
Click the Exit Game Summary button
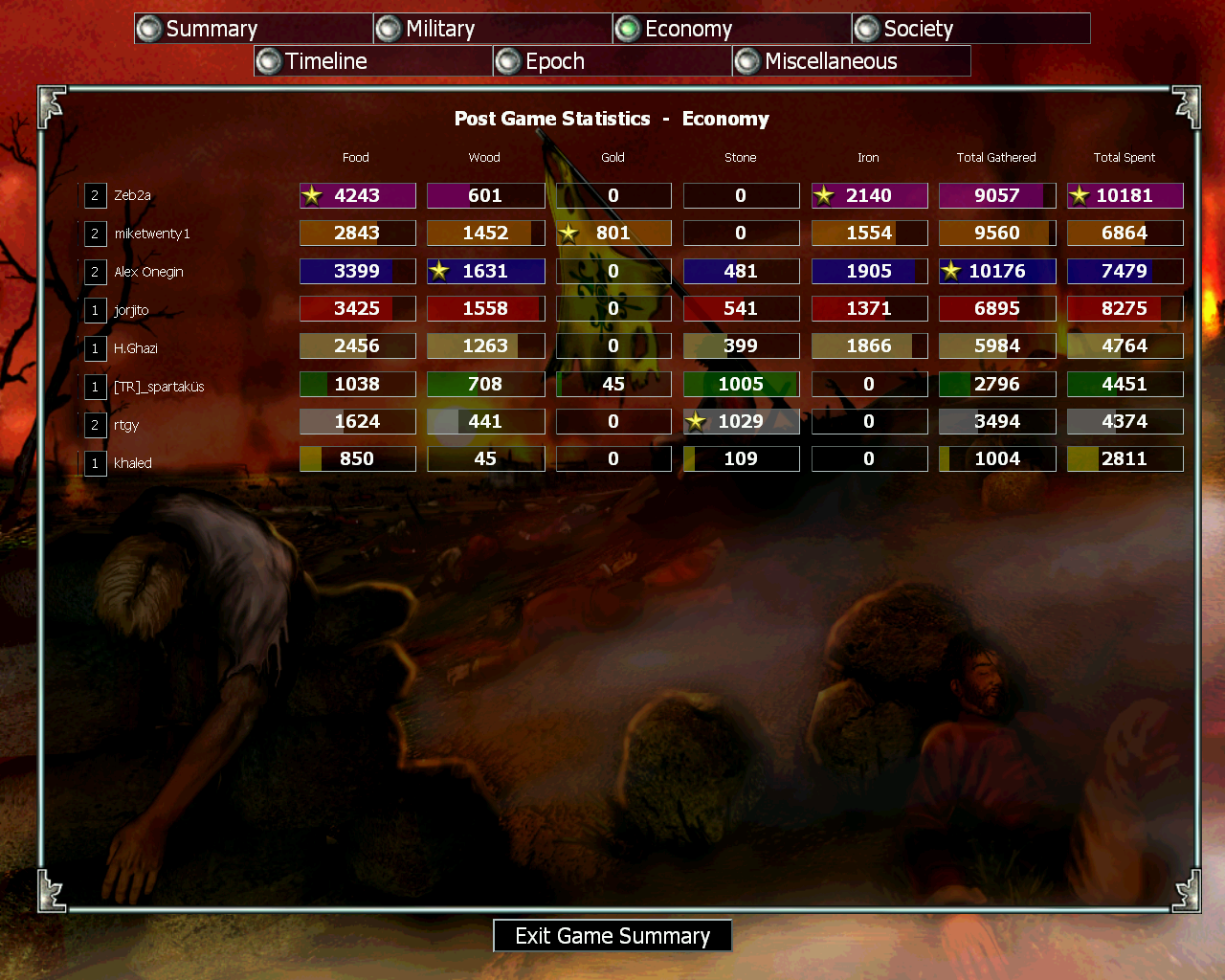(612, 936)
